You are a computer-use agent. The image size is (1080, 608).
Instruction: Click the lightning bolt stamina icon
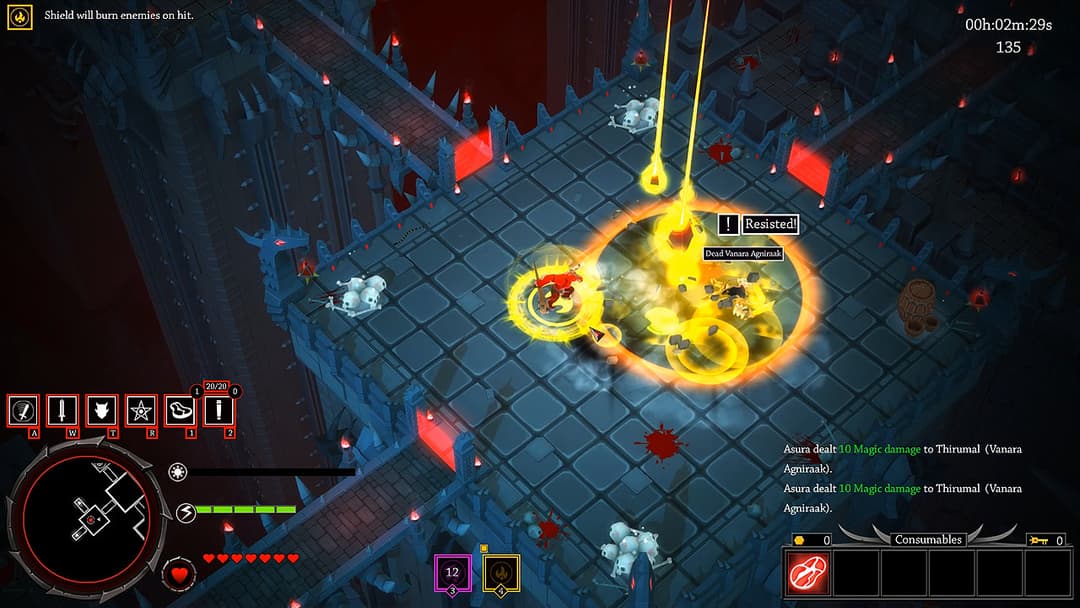(185, 513)
